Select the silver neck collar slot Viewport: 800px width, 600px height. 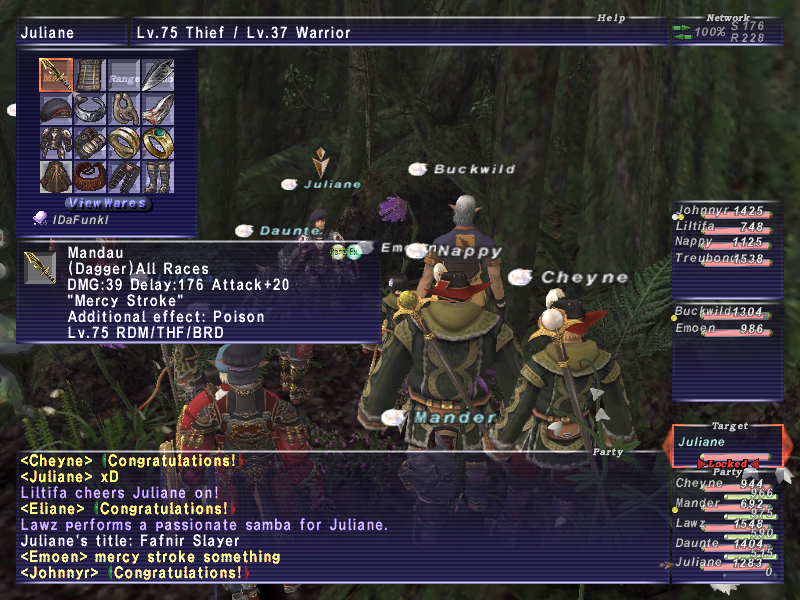90,109
